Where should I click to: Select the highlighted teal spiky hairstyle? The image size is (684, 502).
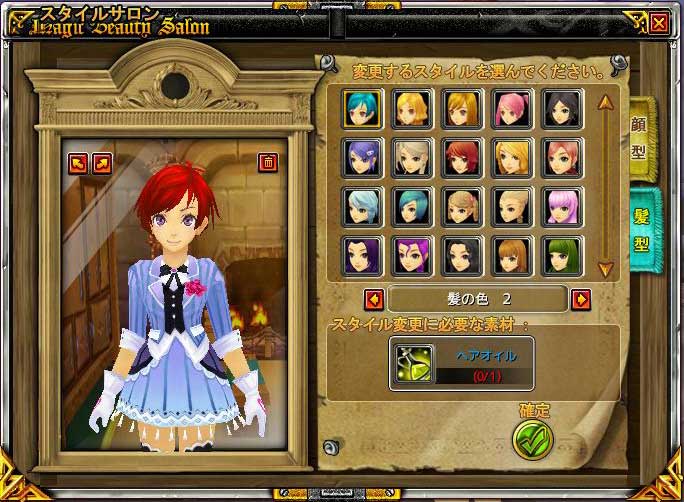[361, 107]
